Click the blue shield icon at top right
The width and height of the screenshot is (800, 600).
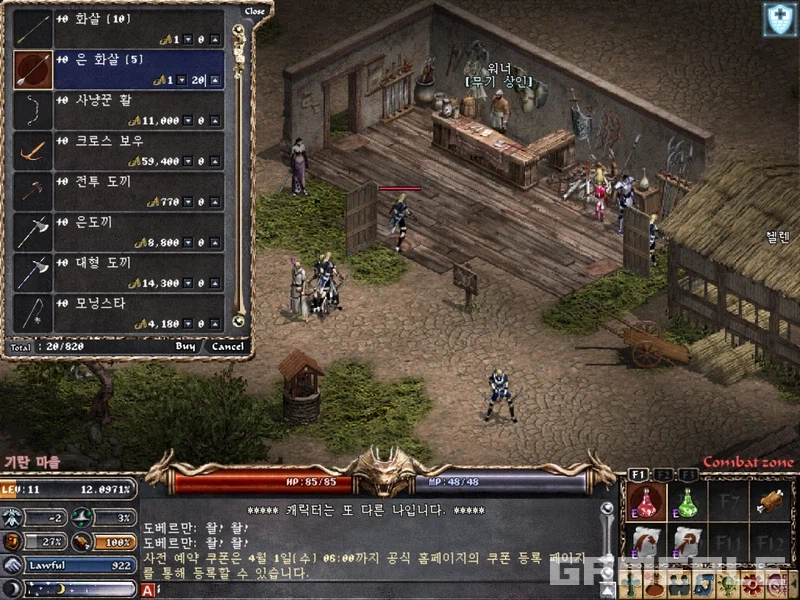click(x=779, y=19)
